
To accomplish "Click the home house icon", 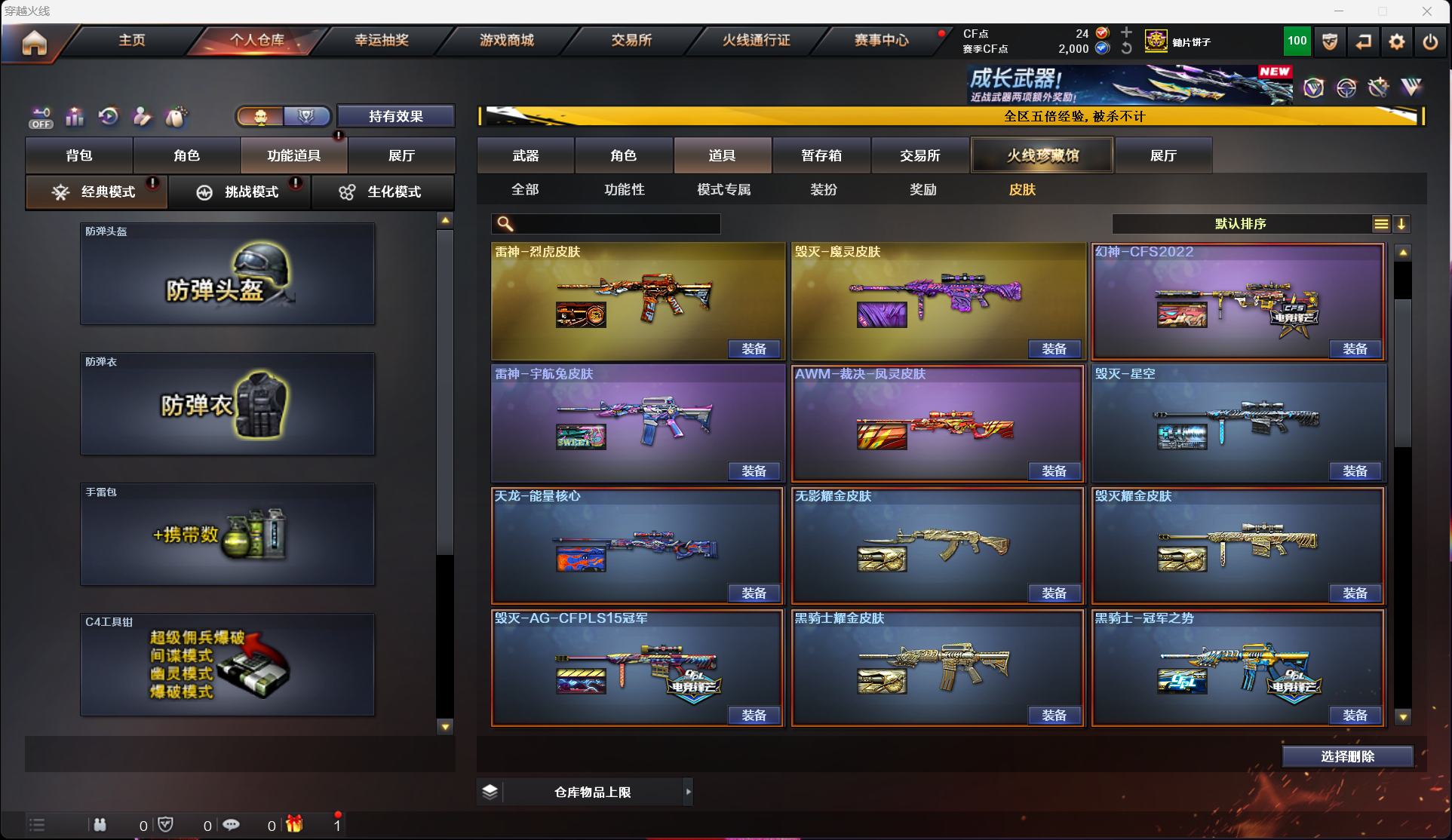I will (34, 43).
